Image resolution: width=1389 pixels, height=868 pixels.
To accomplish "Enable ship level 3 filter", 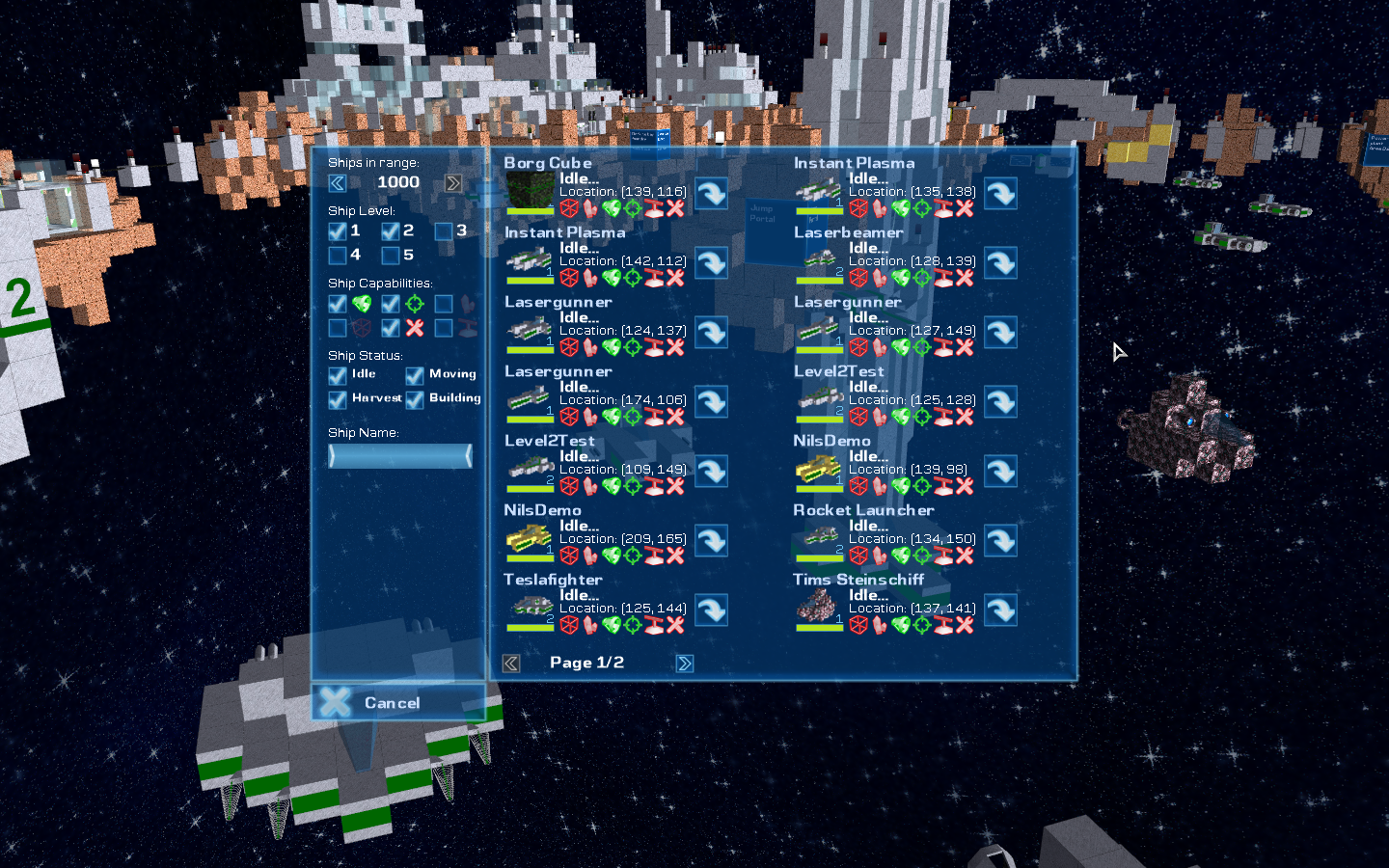I will 444,231.
